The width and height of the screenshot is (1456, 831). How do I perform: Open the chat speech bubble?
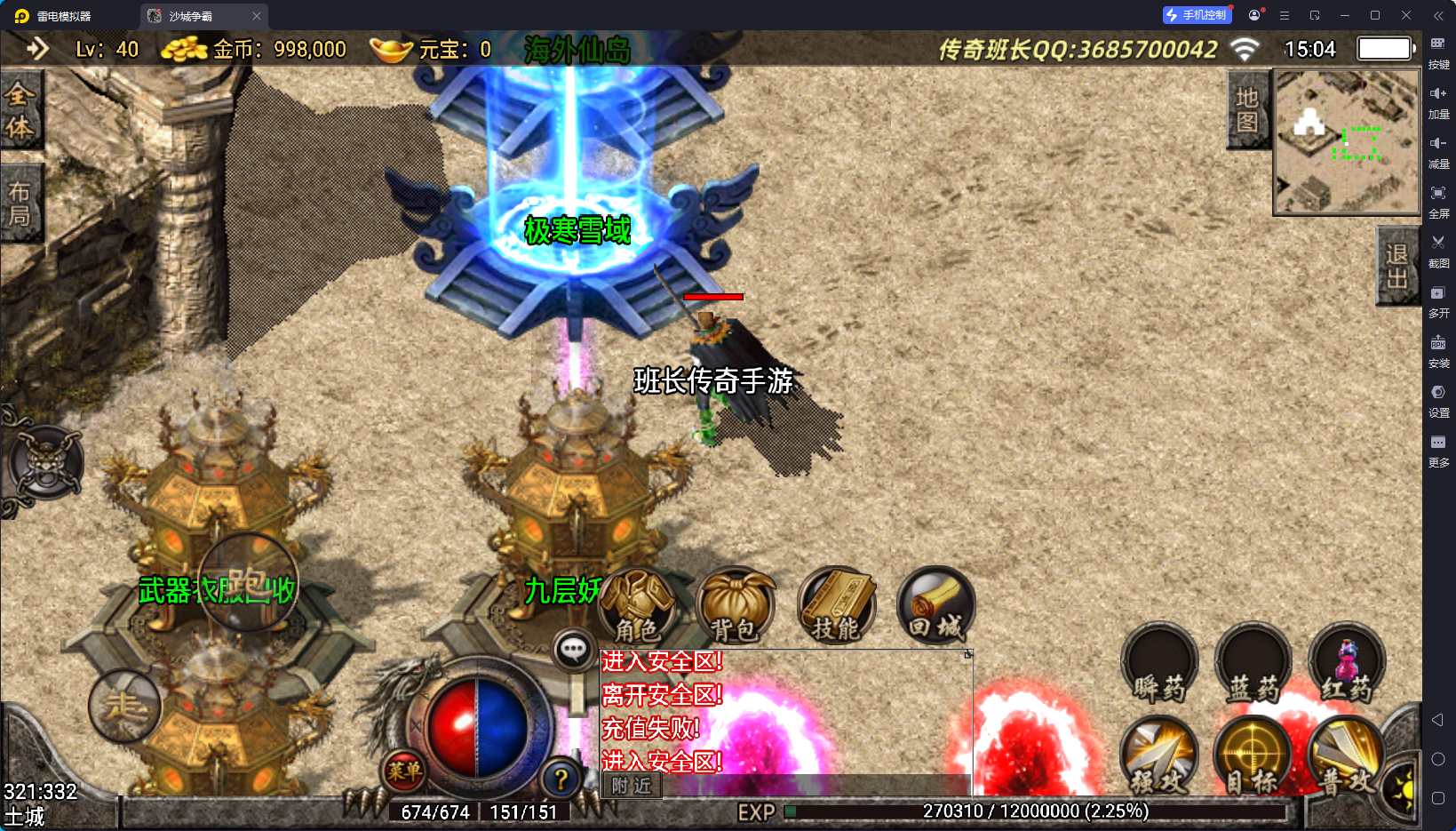pos(573,650)
